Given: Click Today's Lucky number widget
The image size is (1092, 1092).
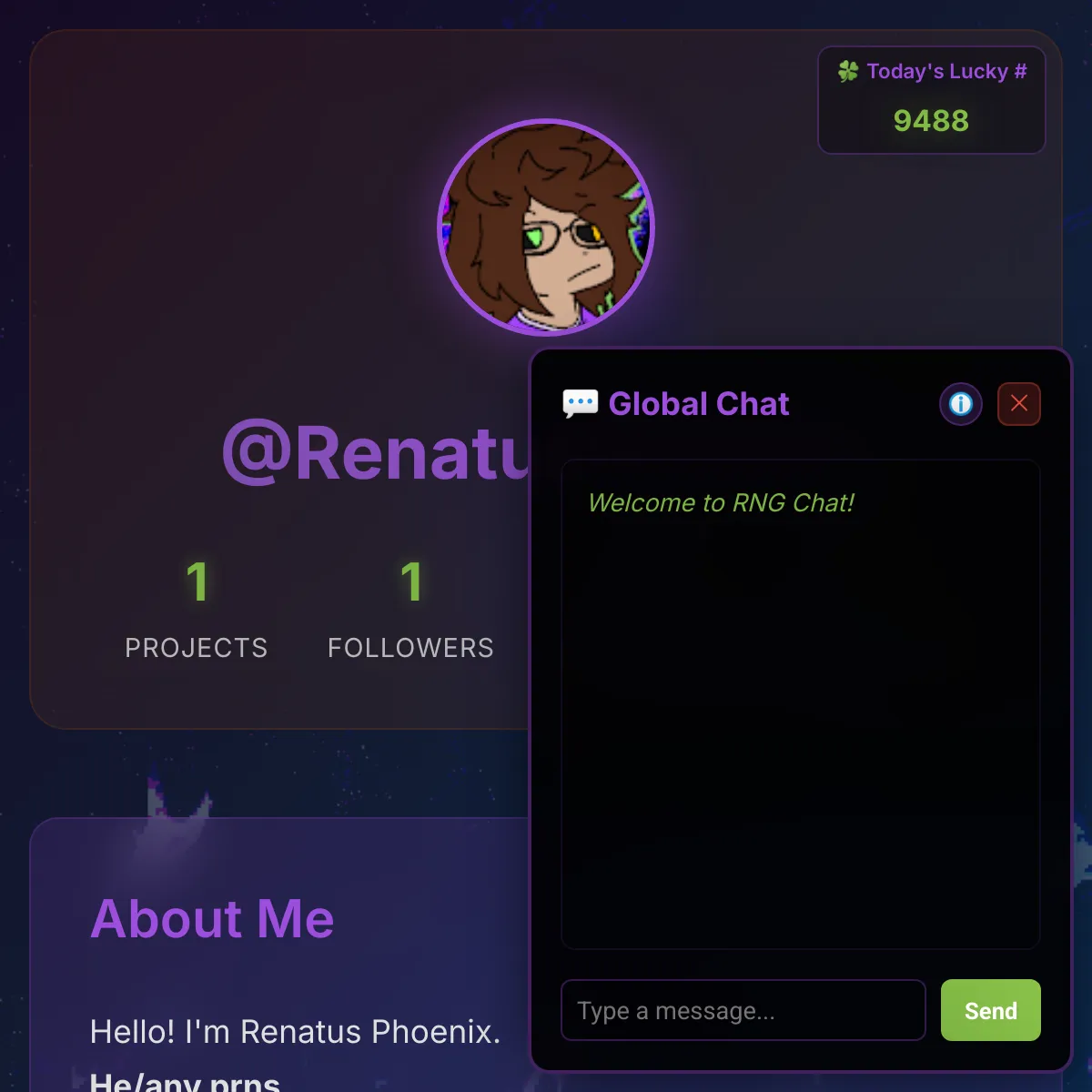Looking at the screenshot, I should point(931,100).
